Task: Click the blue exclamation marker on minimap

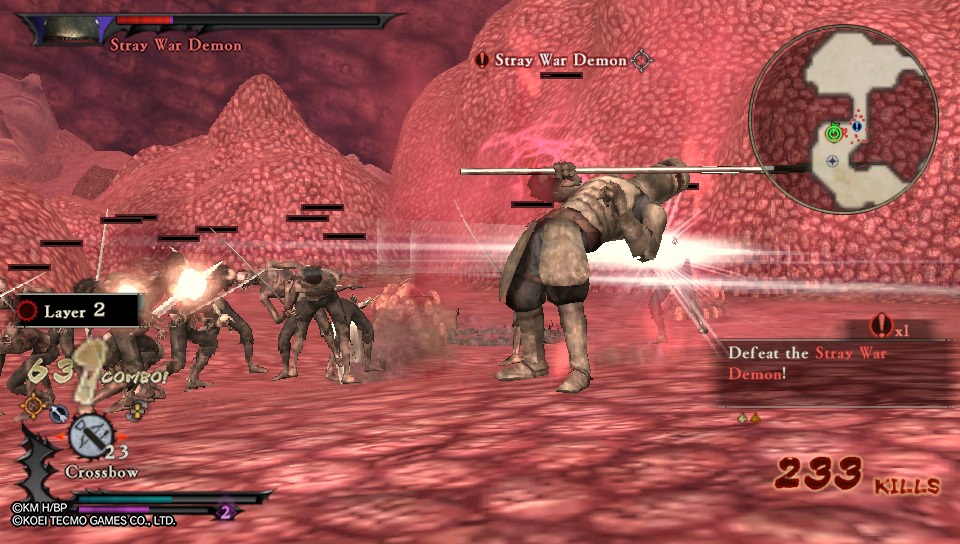Action: click(857, 128)
